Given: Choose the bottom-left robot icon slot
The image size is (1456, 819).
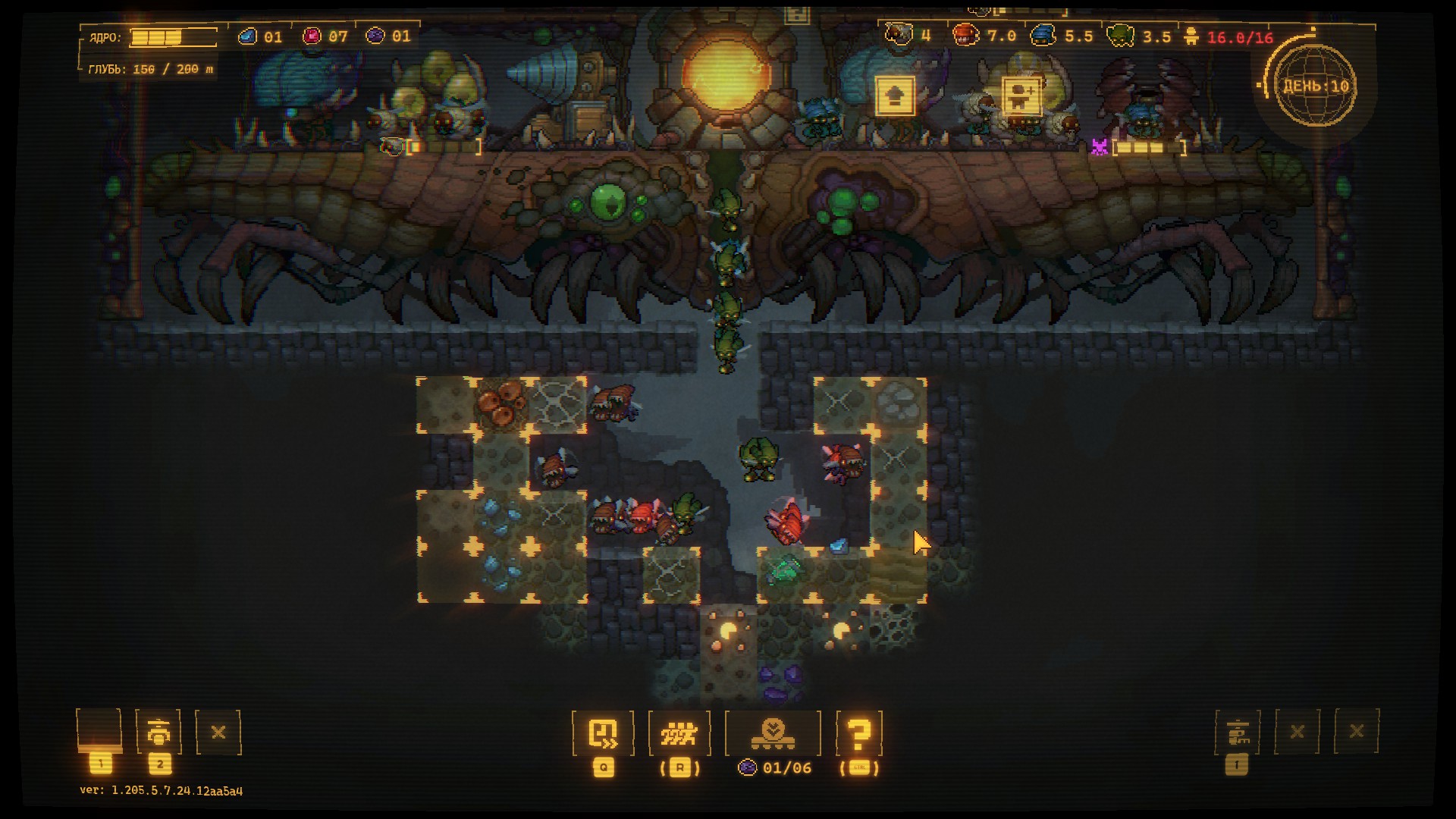Looking at the screenshot, I should [x=158, y=733].
